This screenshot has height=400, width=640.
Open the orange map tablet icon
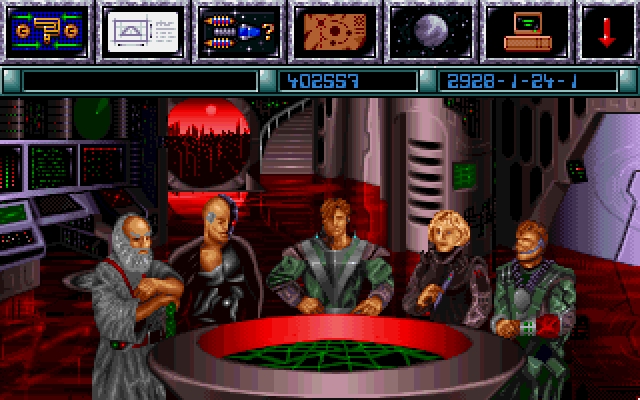(x=333, y=32)
